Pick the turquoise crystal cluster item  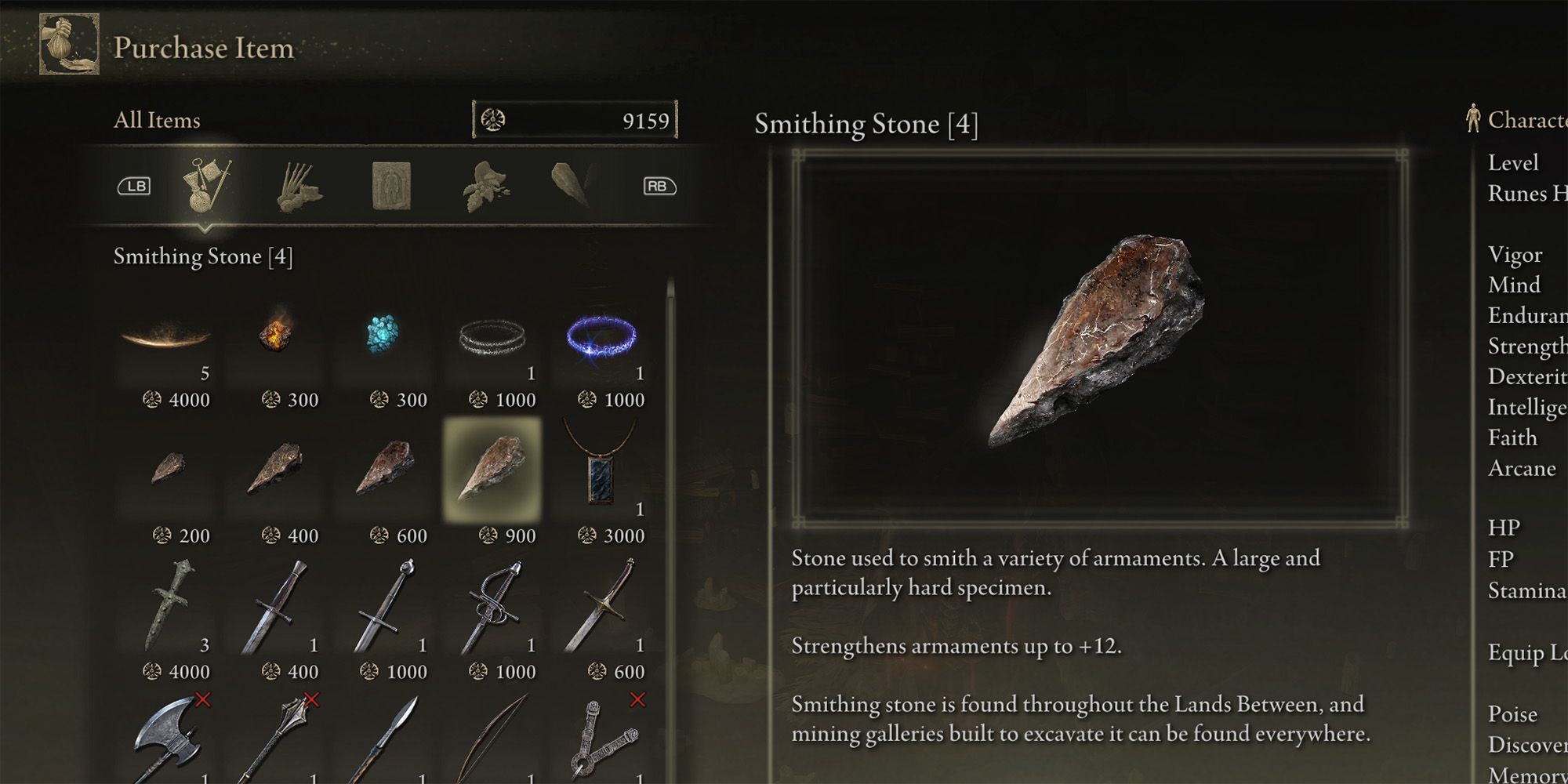(x=383, y=335)
